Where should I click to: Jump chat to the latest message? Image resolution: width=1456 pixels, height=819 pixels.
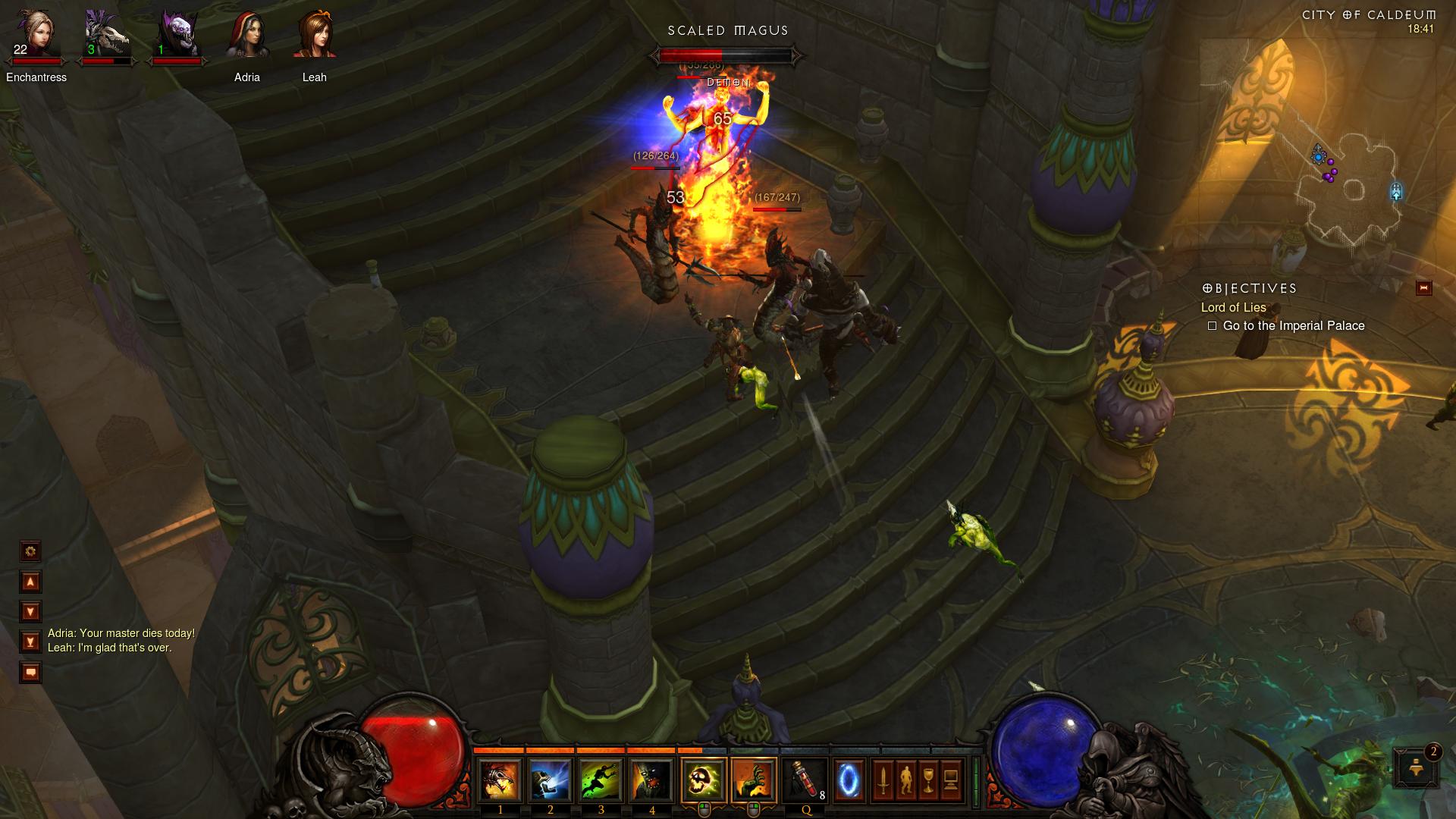30,642
